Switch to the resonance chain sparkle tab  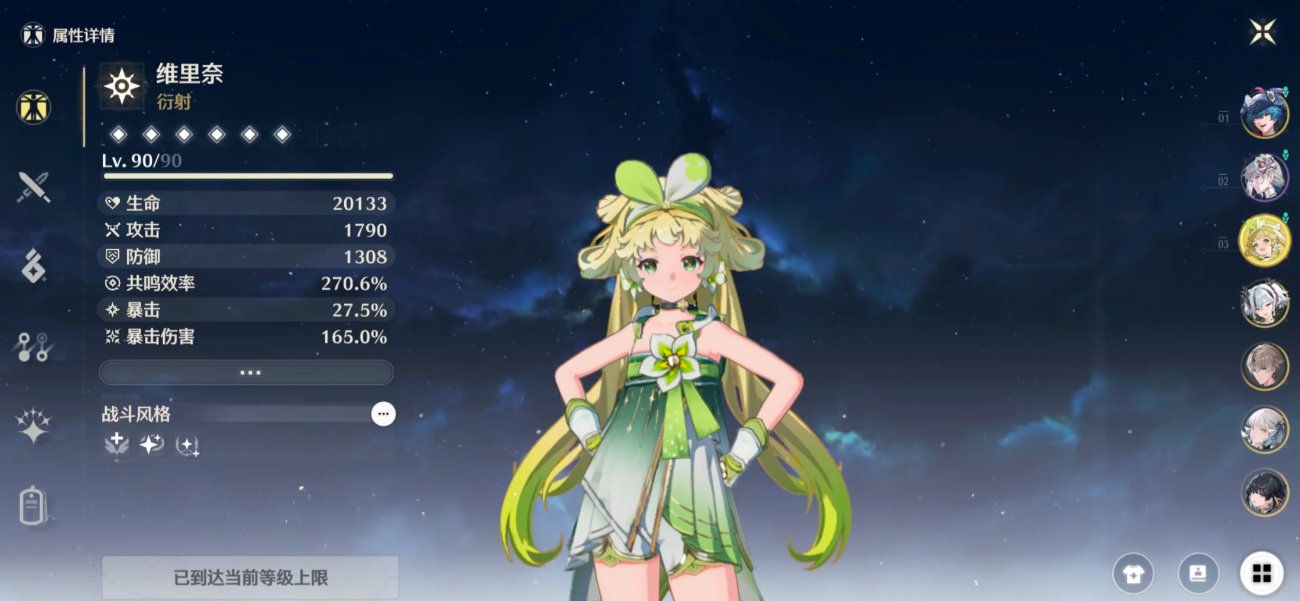34,427
